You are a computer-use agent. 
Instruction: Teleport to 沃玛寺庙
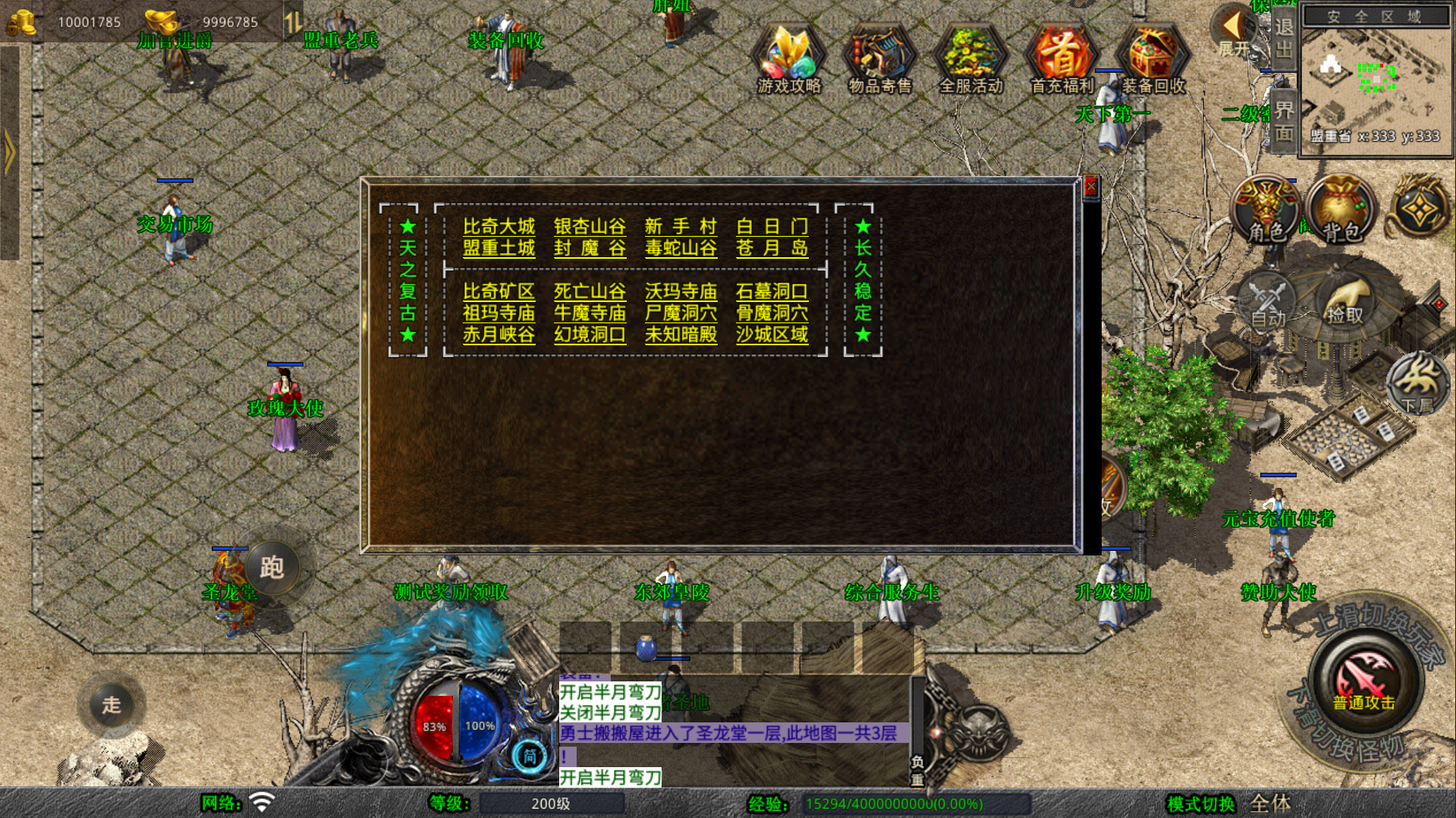point(681,291)
